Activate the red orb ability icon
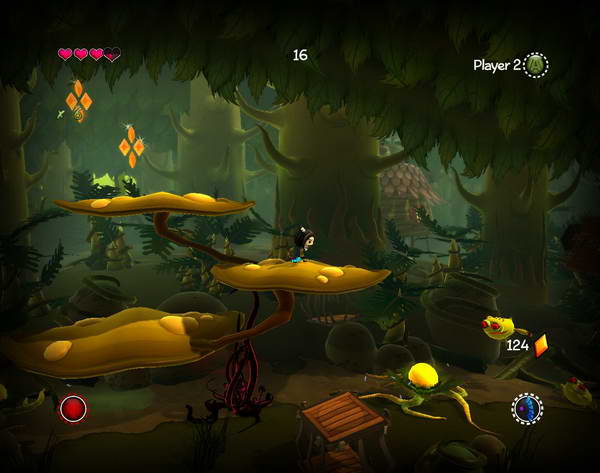The width and height of the screenshot is (600, 473). (73, 408)
